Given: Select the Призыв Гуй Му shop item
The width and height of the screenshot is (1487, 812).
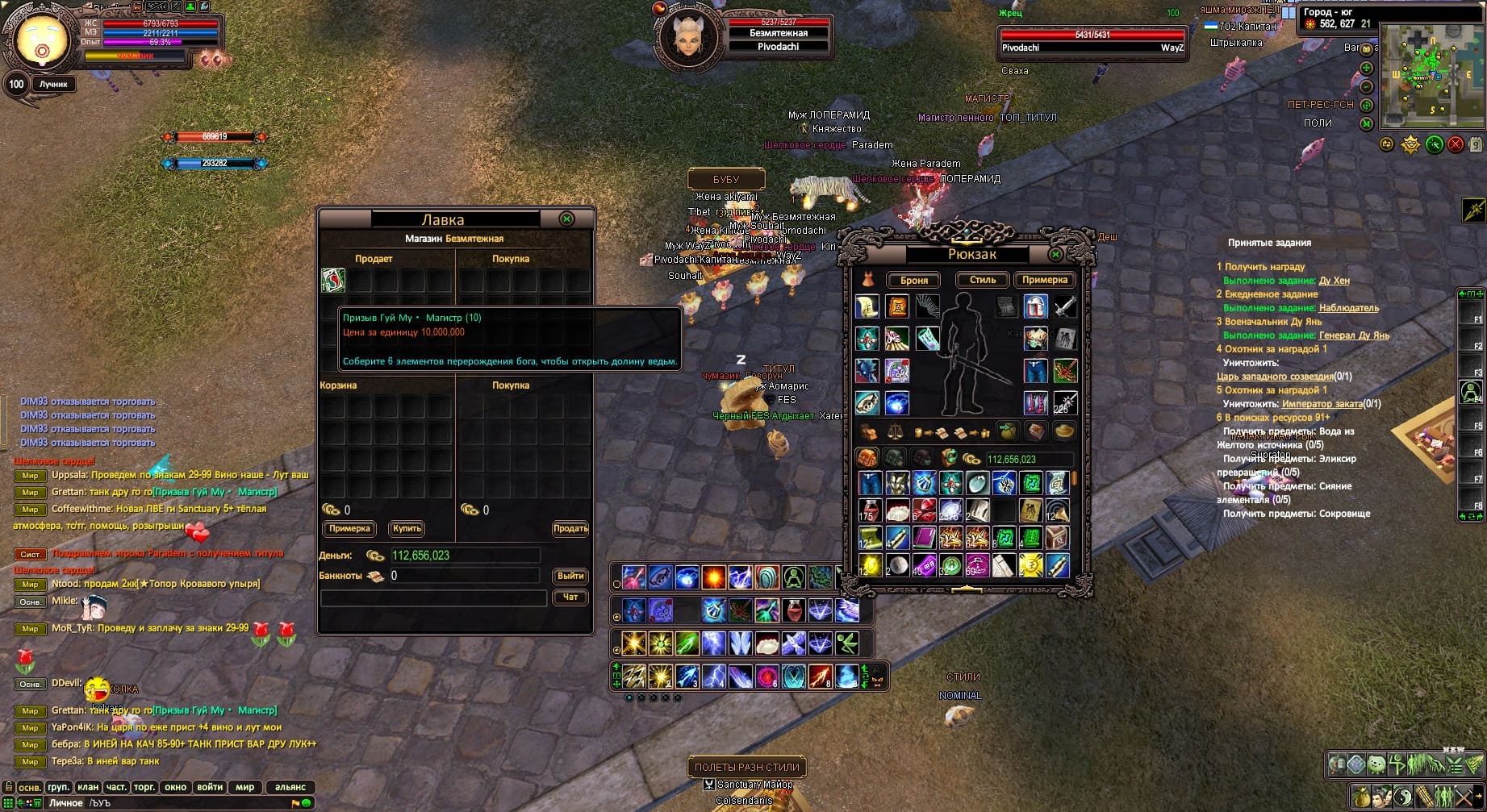Looking at the screenshot, I should pyautogui.click(x=333, y=281).
